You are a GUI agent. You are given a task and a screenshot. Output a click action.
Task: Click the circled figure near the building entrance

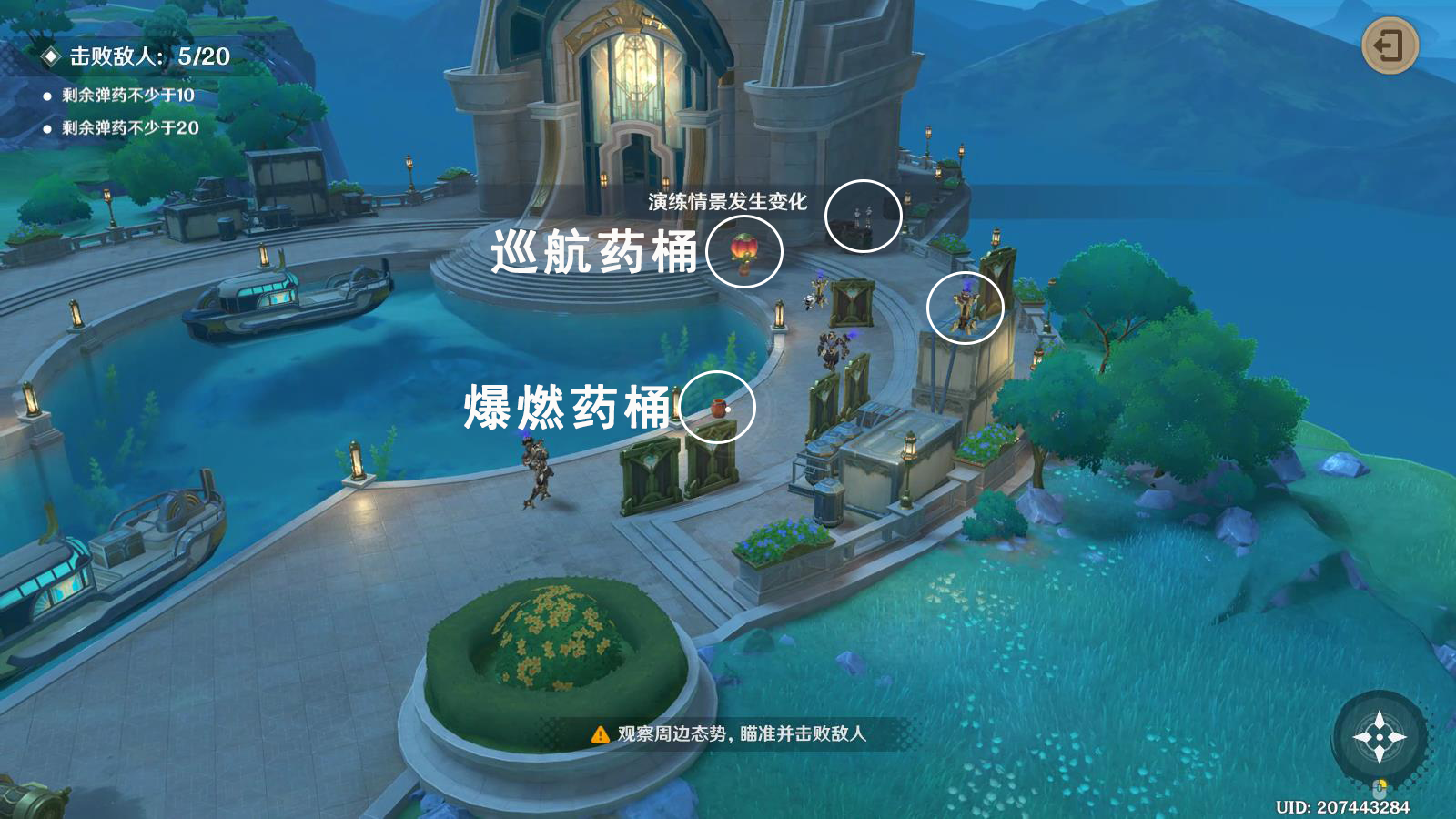(x=864, y=216)
